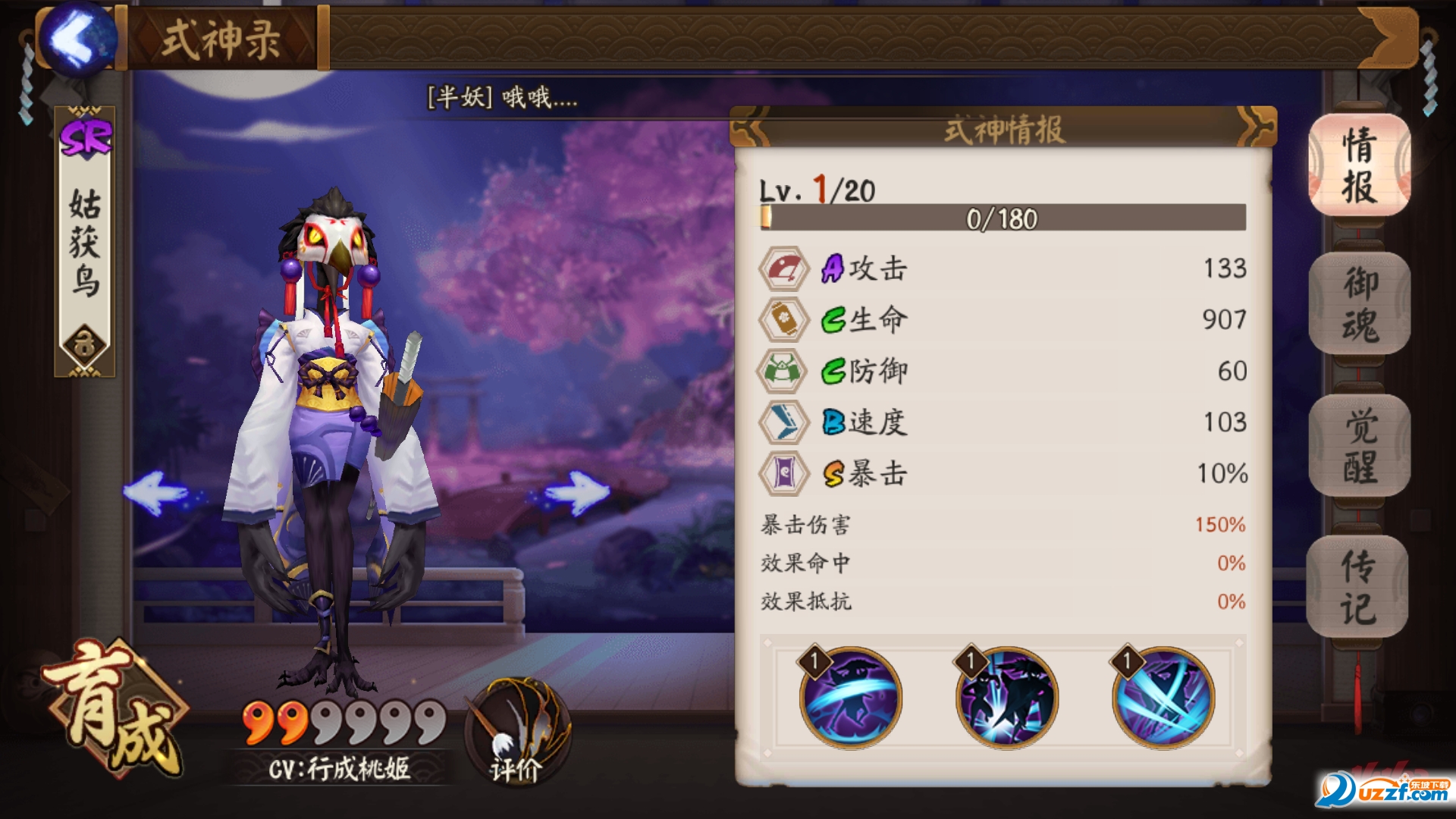The width and height of the screenshot is (1456, 819).
Task: Select the 暴击 critical stat icon
Action: [782, 474]
